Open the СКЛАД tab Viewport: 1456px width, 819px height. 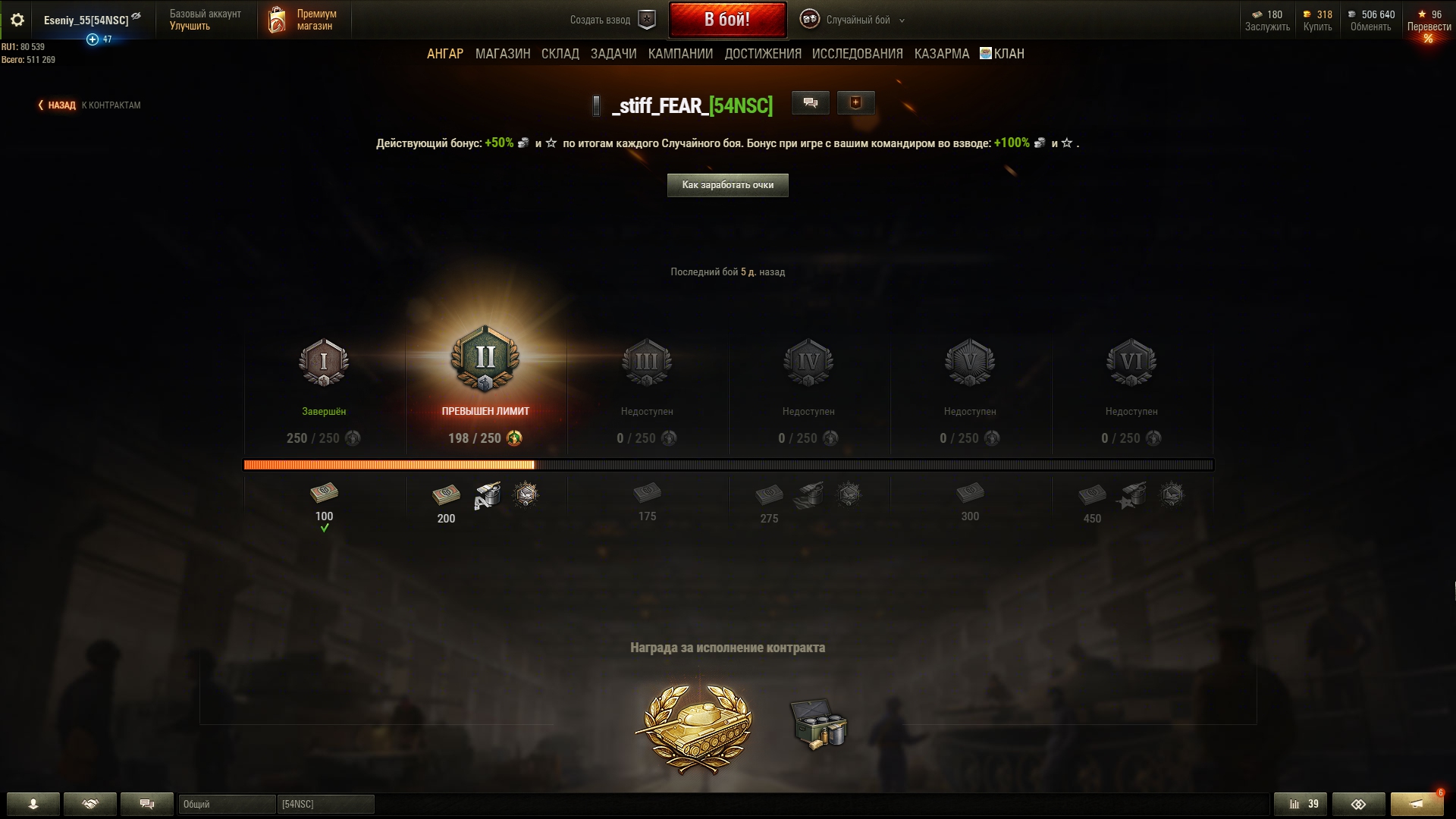(x=560, y=54)
